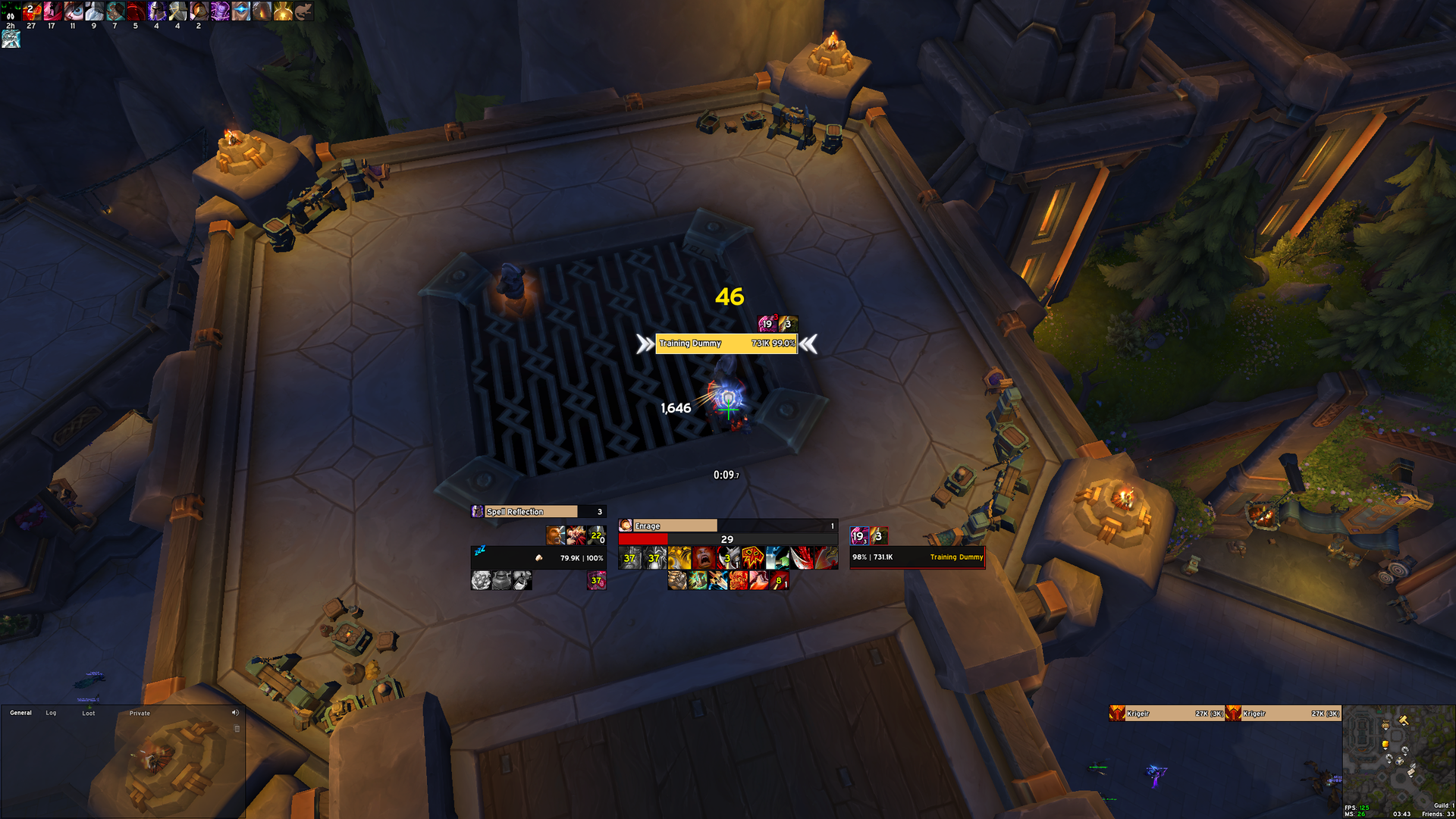Click the first Krigeir damage meter bar
The image size is (1456, 819).
(x=1166, y=714)
